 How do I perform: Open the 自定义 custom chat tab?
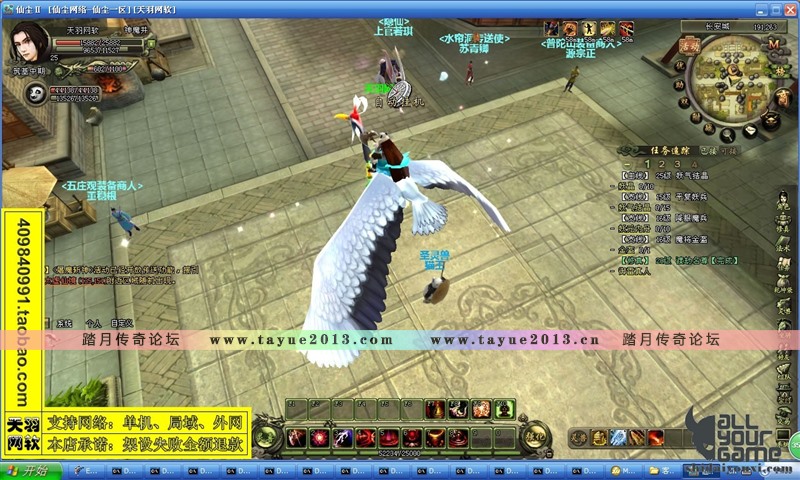tap(122, 323)
